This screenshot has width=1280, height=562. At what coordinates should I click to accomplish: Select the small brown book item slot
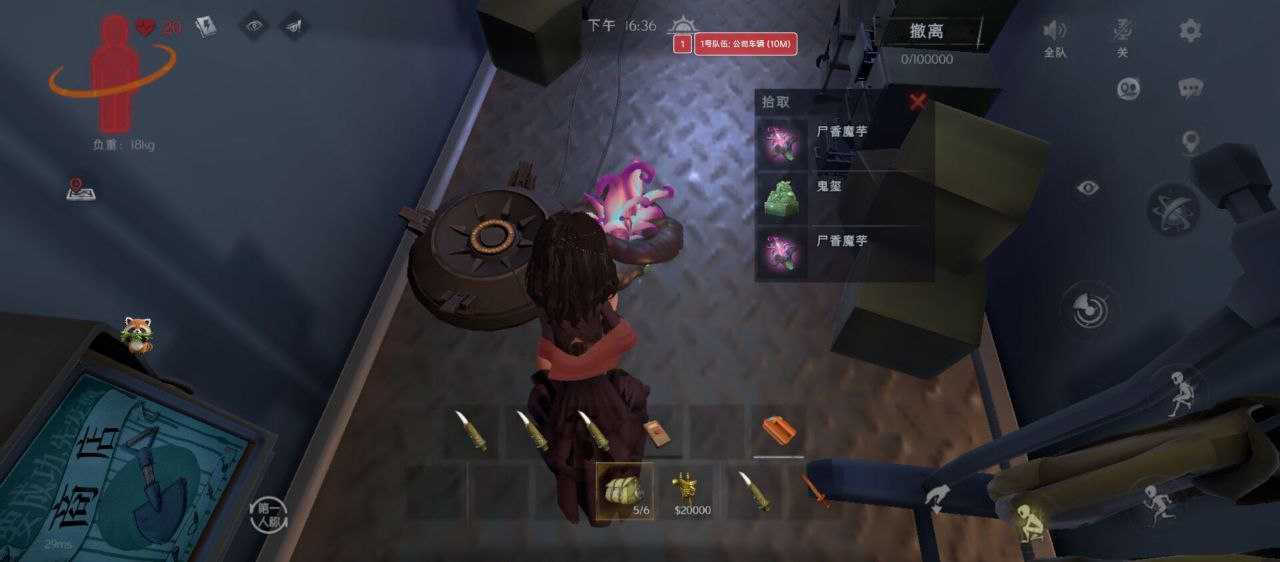(656, 432)
